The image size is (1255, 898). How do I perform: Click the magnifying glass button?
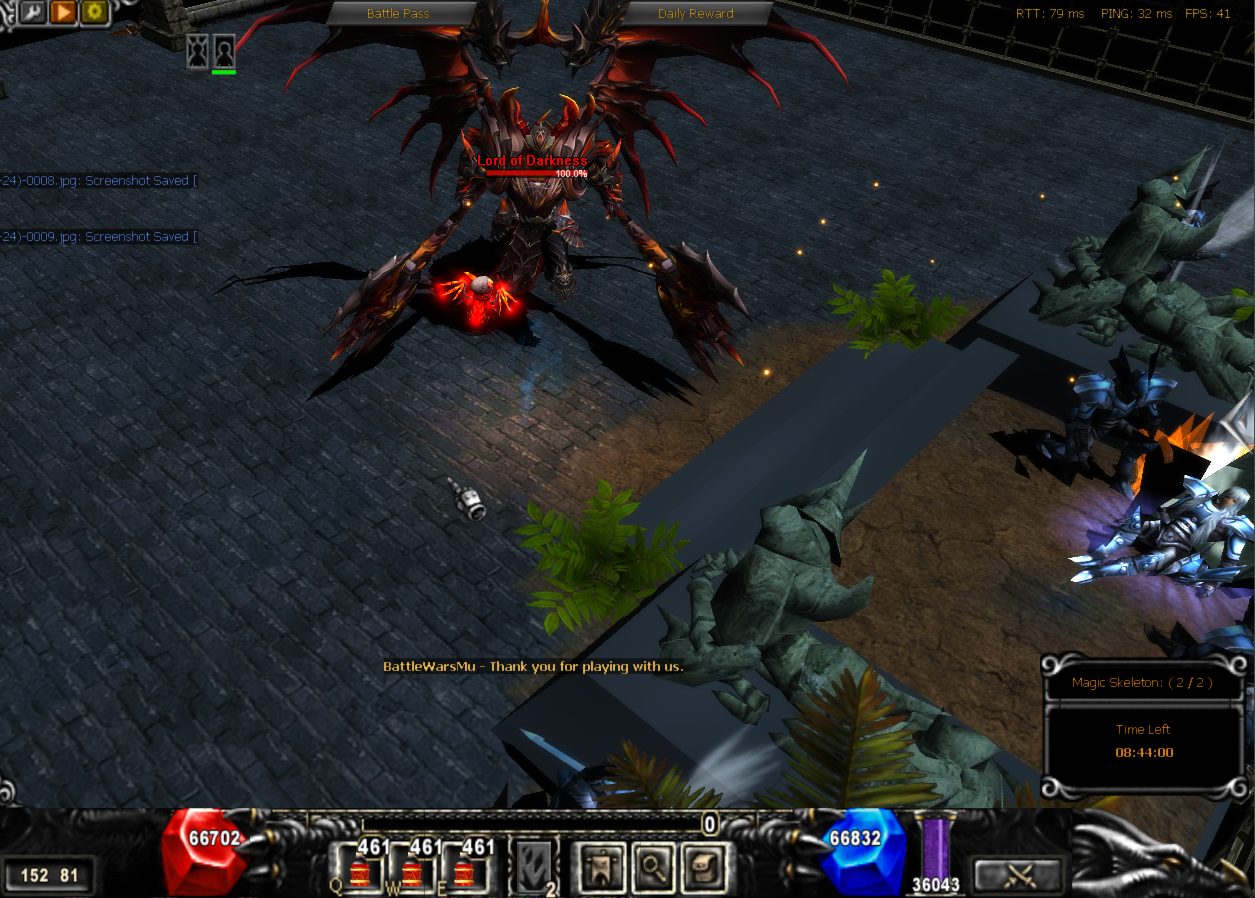tap(652, 867)
